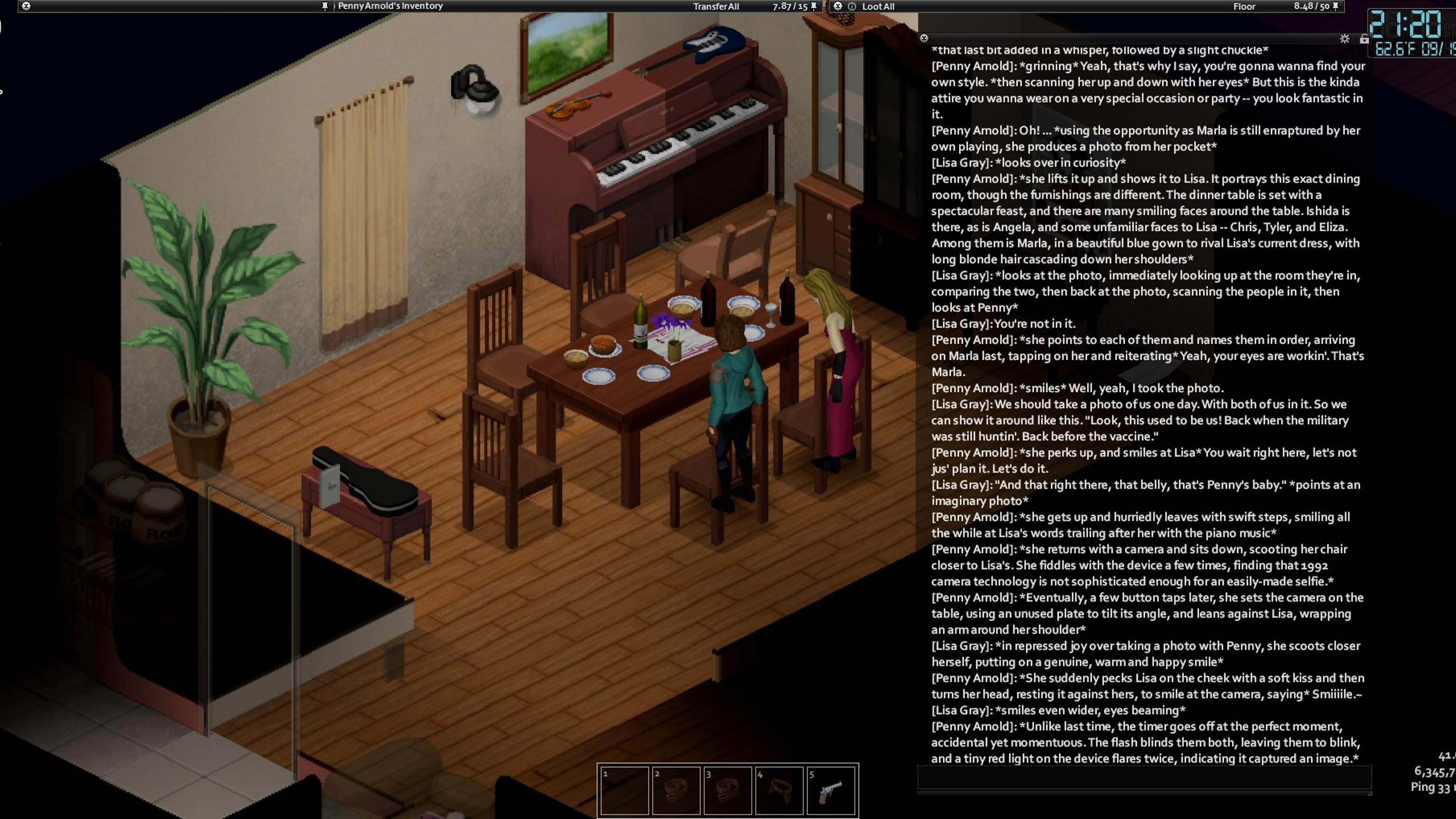Close the loot panel
Viewport: 1456px width, 819px height.
[x=837, y=6]
